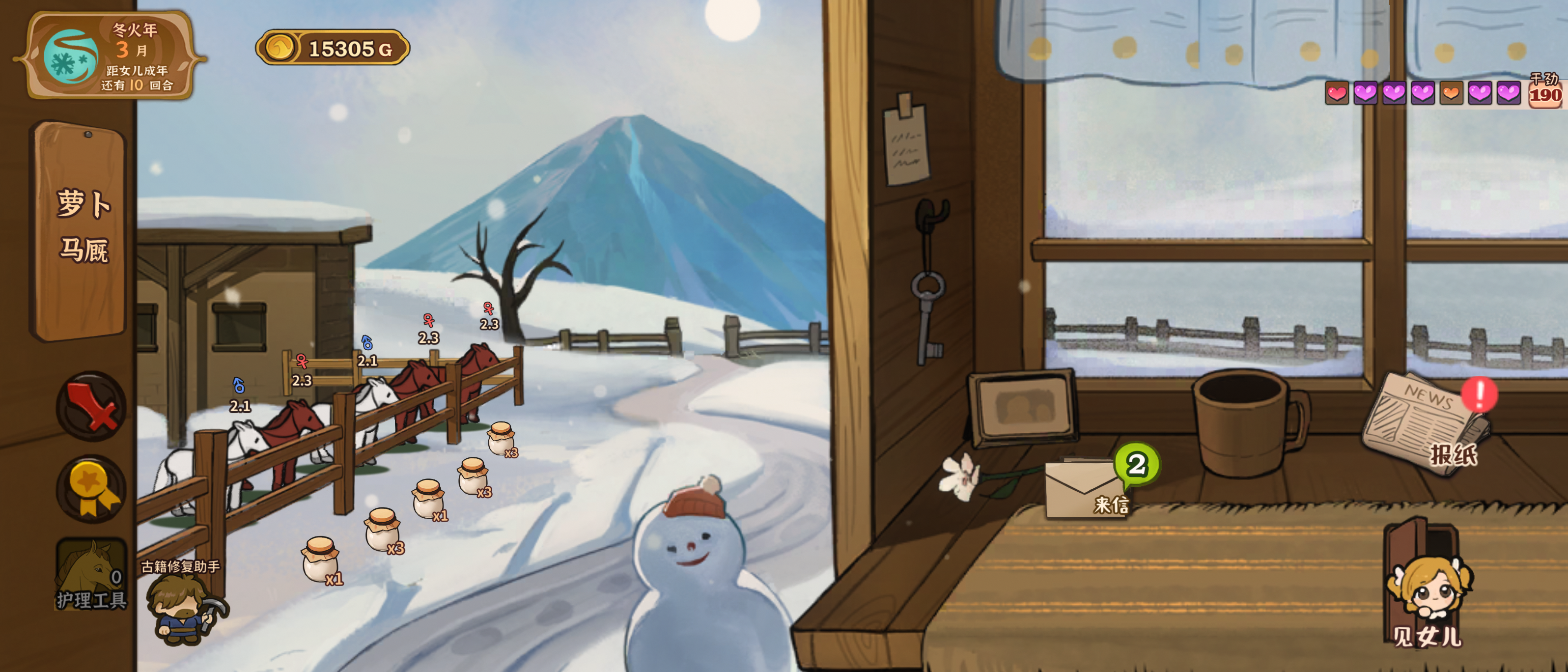Open the winter season calendar panel
This screenshot has height=672, width=1568.
tap(110, 56)
